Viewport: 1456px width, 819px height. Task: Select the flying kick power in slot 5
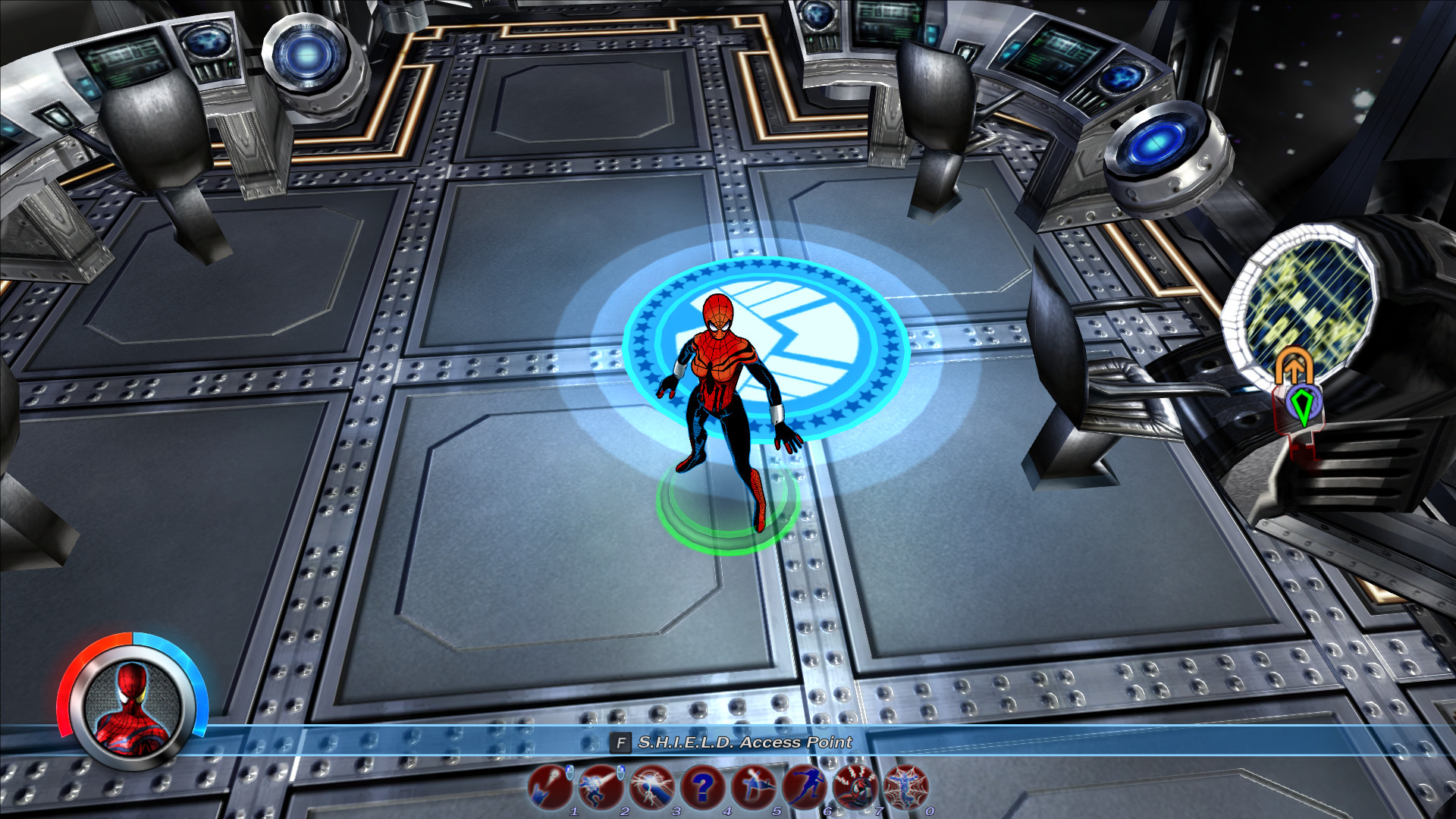(x=755, y=787)
